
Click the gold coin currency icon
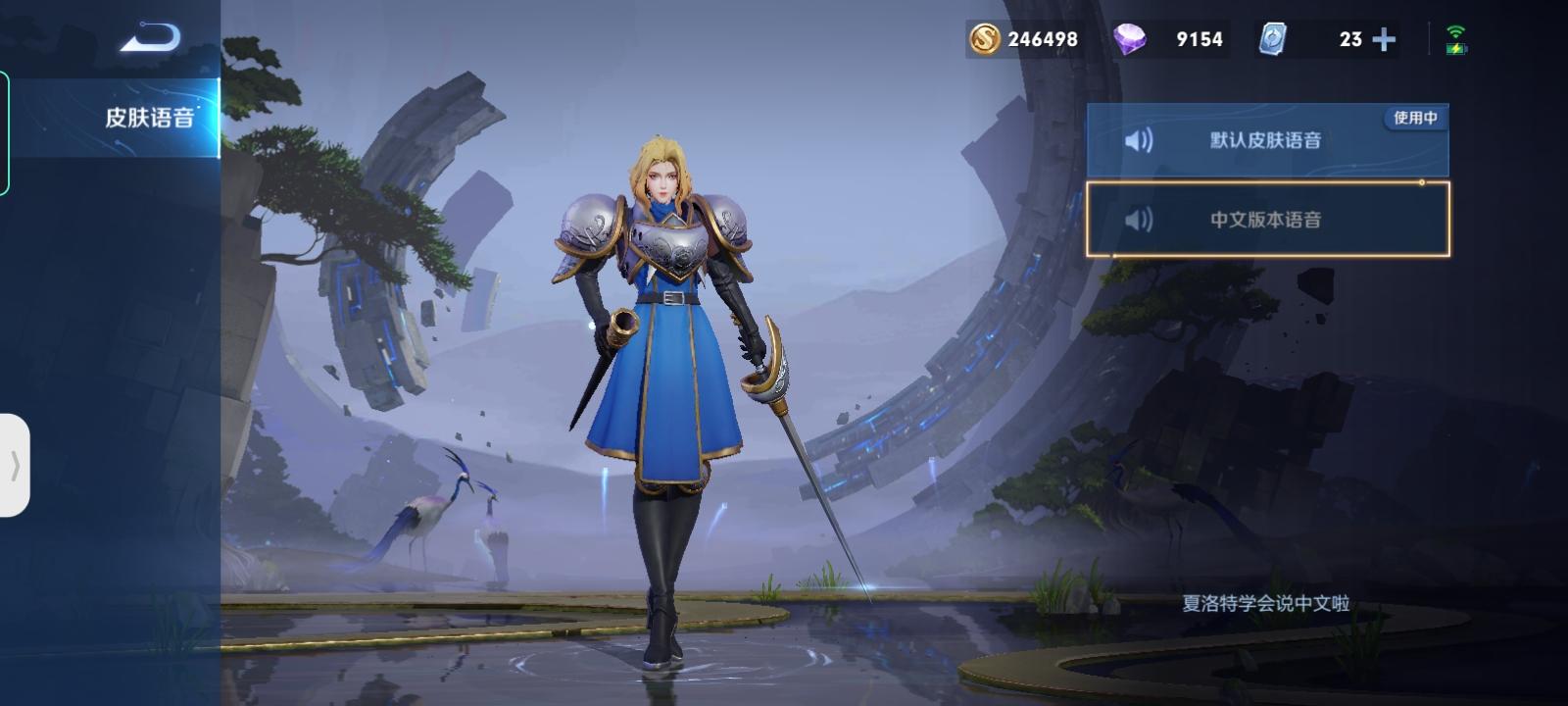click(982, 39)
